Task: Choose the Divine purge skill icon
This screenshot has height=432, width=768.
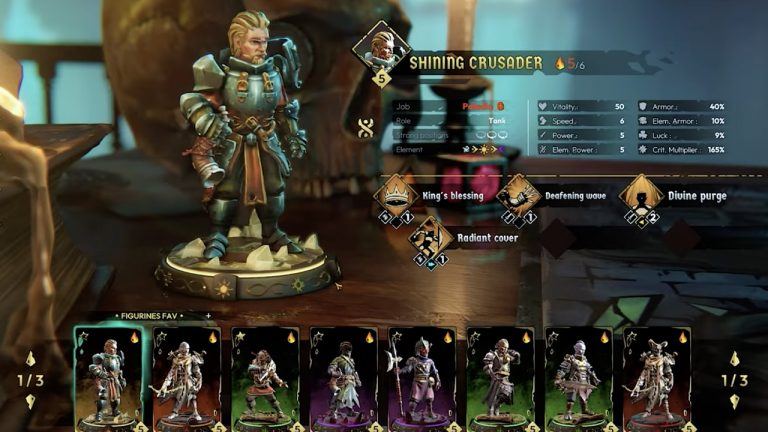Action: tap(640, 194)
